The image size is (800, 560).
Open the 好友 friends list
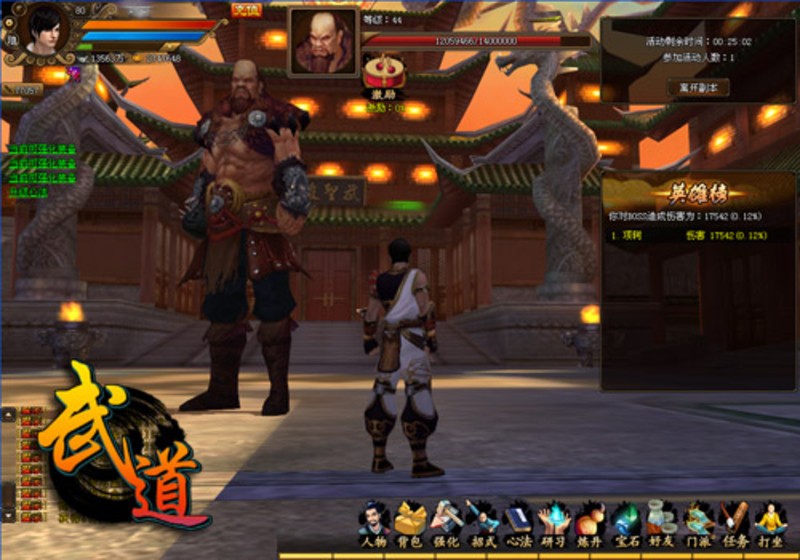click(x=662, y=522)
